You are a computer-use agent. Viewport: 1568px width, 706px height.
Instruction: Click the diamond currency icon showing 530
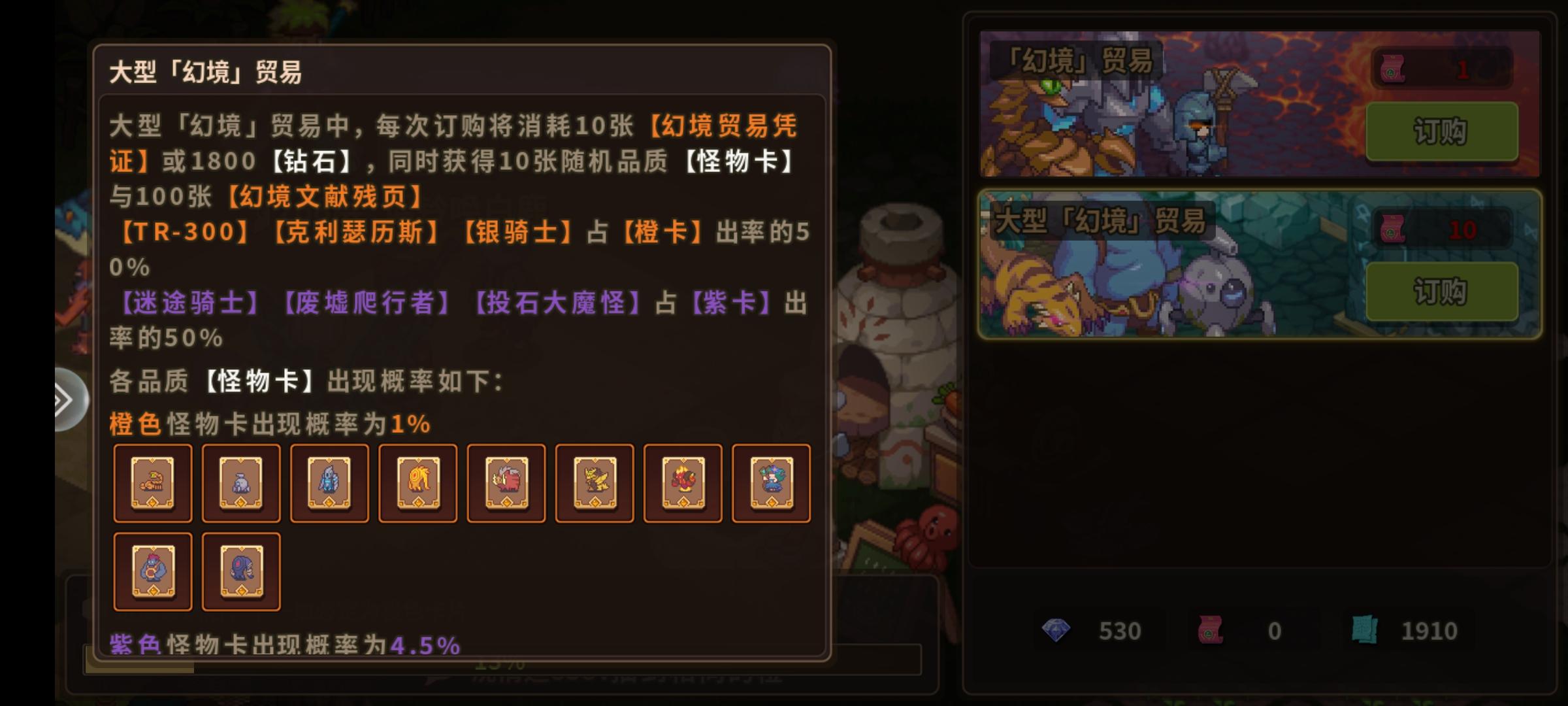[x=1055, y=630]
